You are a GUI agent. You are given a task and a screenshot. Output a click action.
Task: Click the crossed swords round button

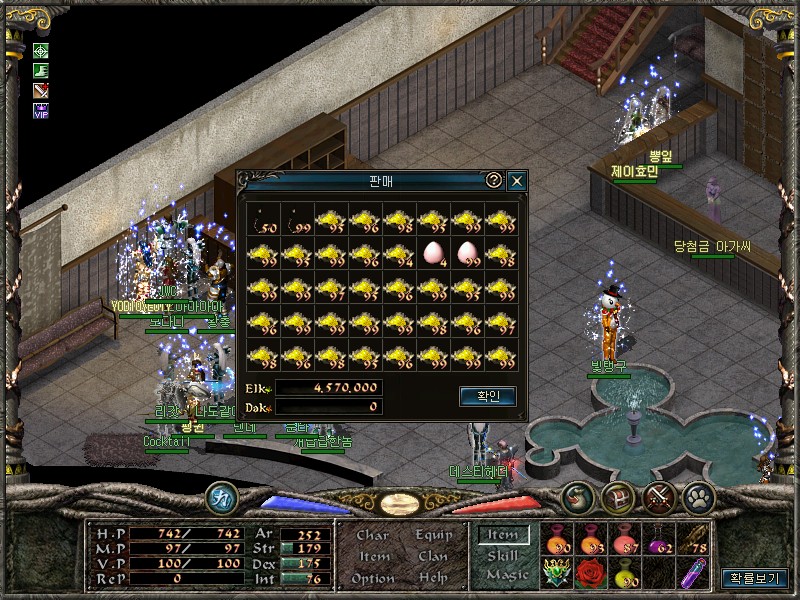coord(658,496)
